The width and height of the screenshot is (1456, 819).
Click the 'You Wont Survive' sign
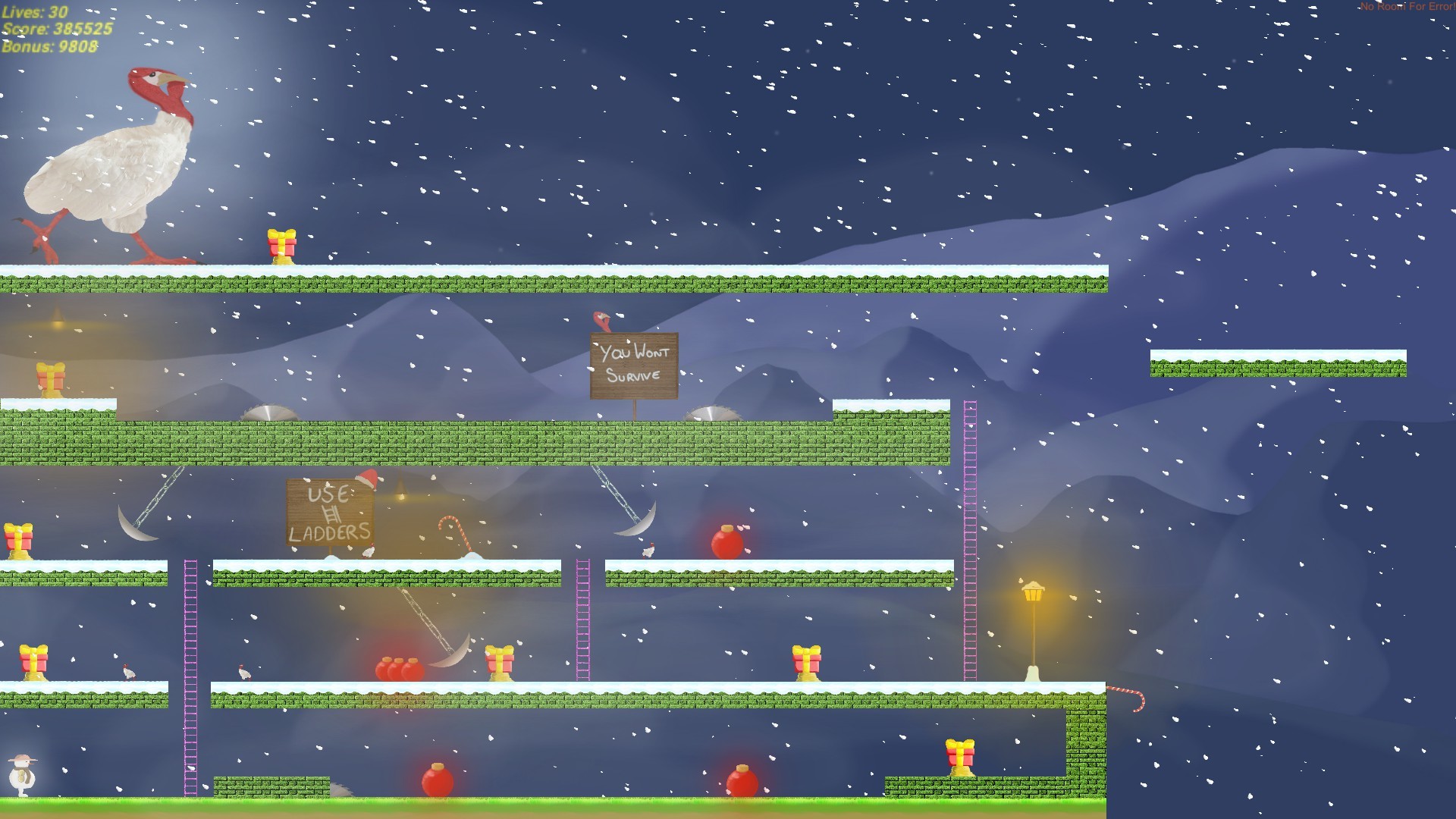click(633, 364)
